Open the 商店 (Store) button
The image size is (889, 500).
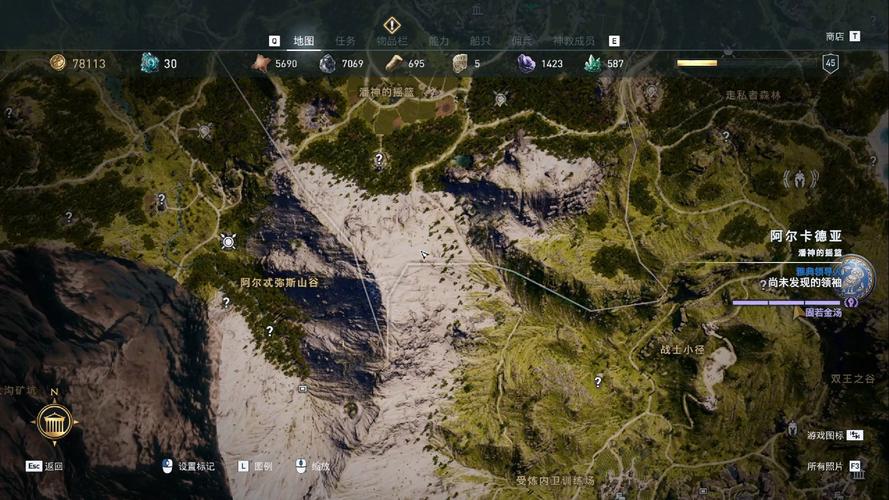point(835,36)
